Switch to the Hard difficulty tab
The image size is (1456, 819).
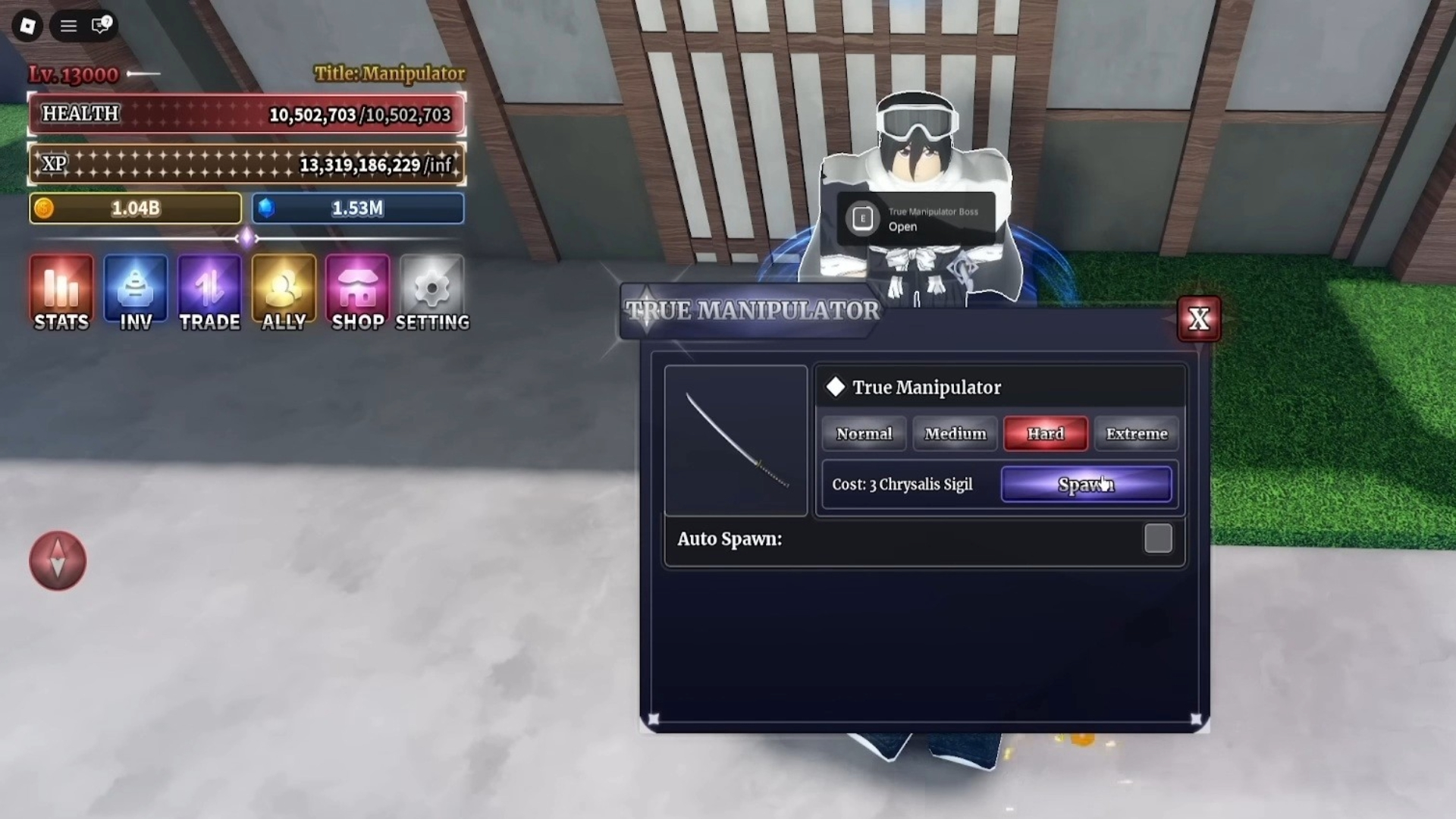click(x=1045, y=434)
